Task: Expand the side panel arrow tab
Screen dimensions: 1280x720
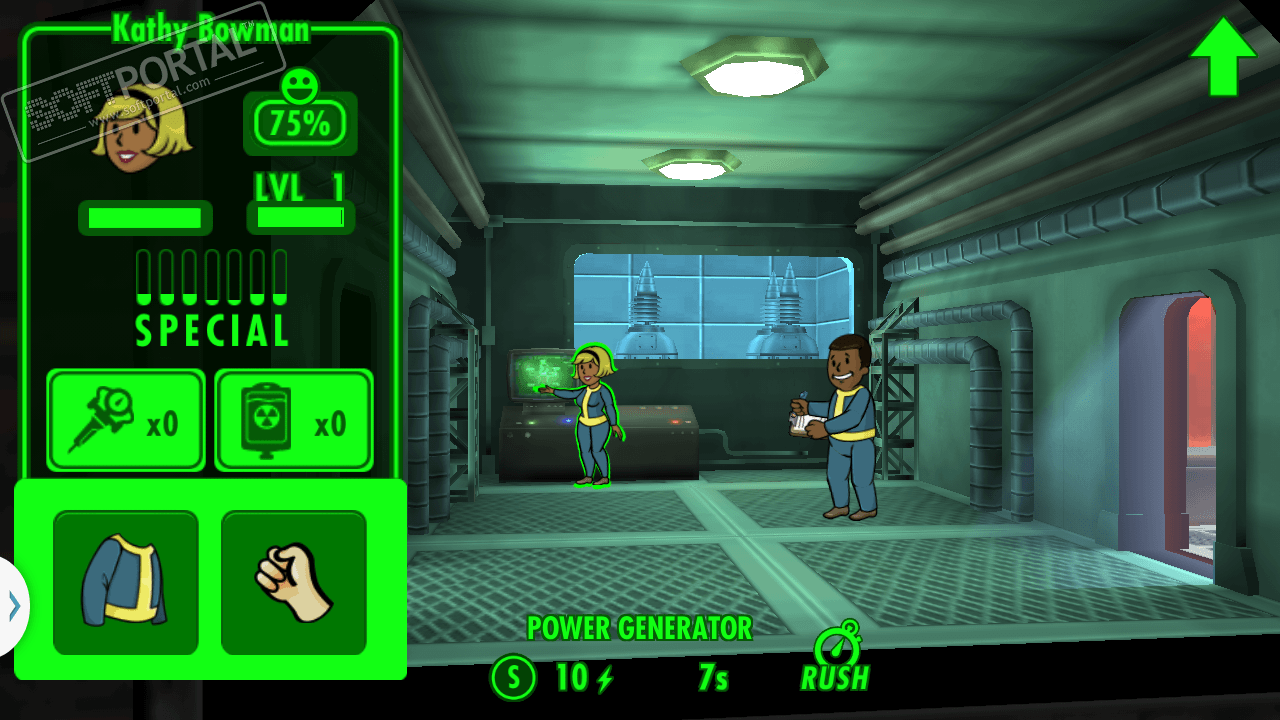Action: 13,606
